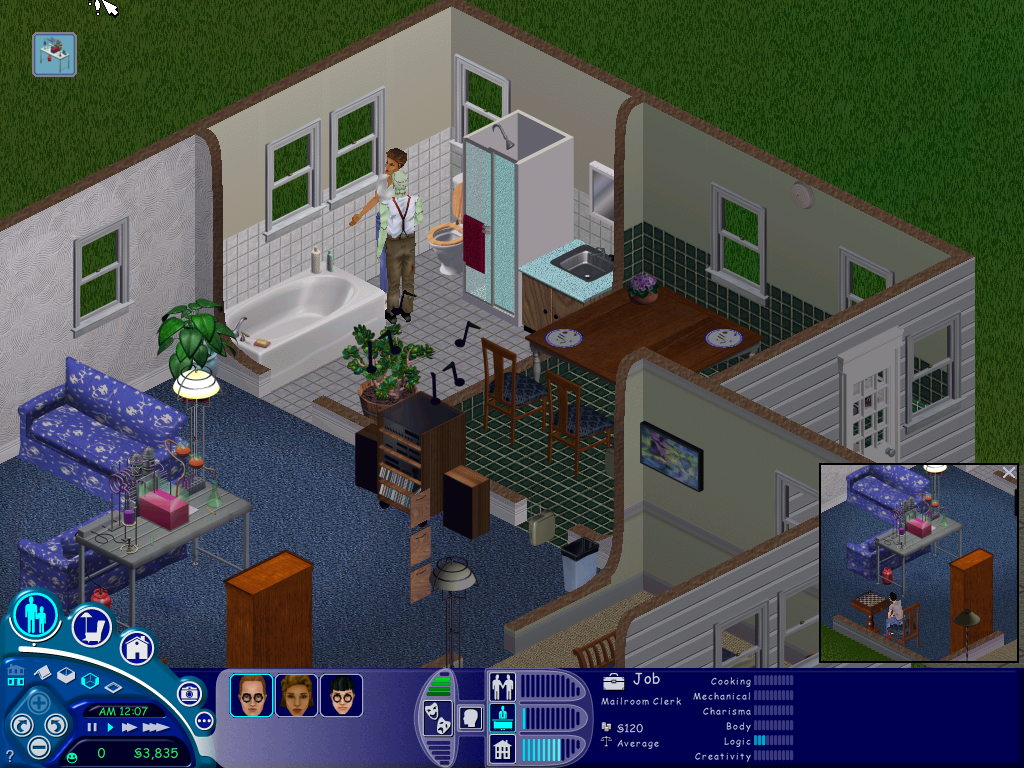Viewport: 1024px width, 768px height.
Task: Open the personality panel with head icon
Action: click(470, 717)
